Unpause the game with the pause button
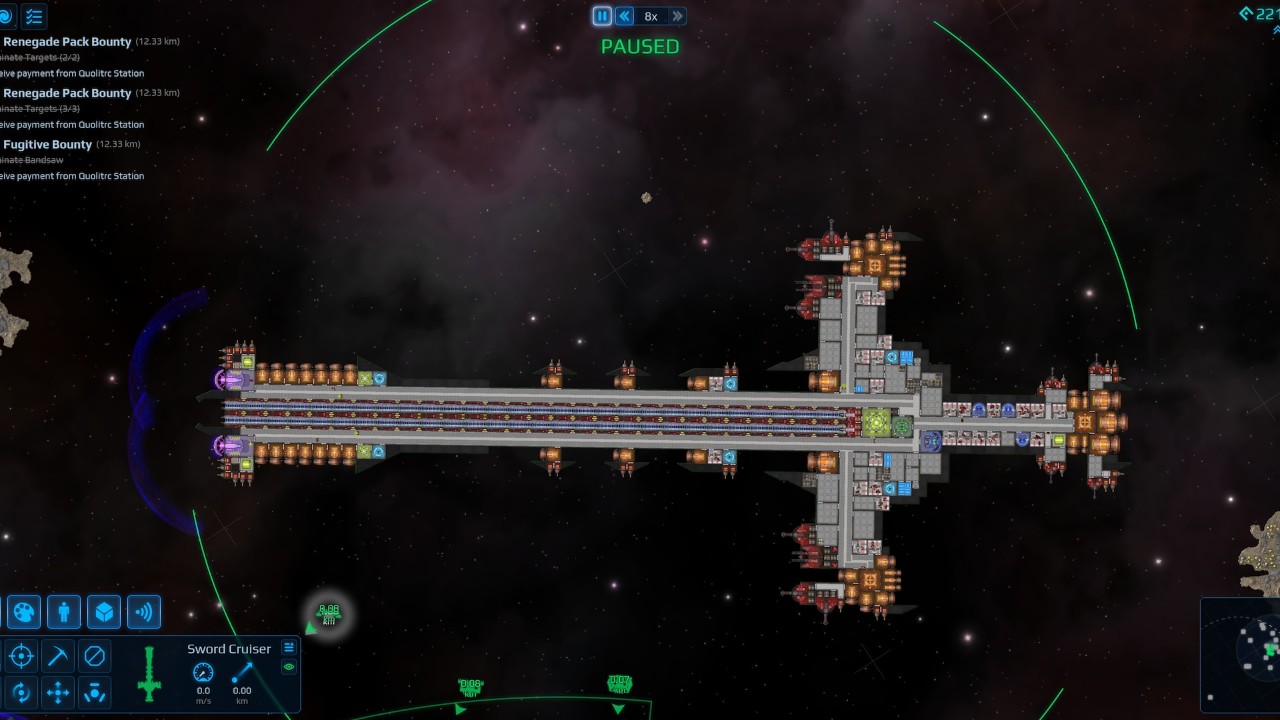 (602, 15)
